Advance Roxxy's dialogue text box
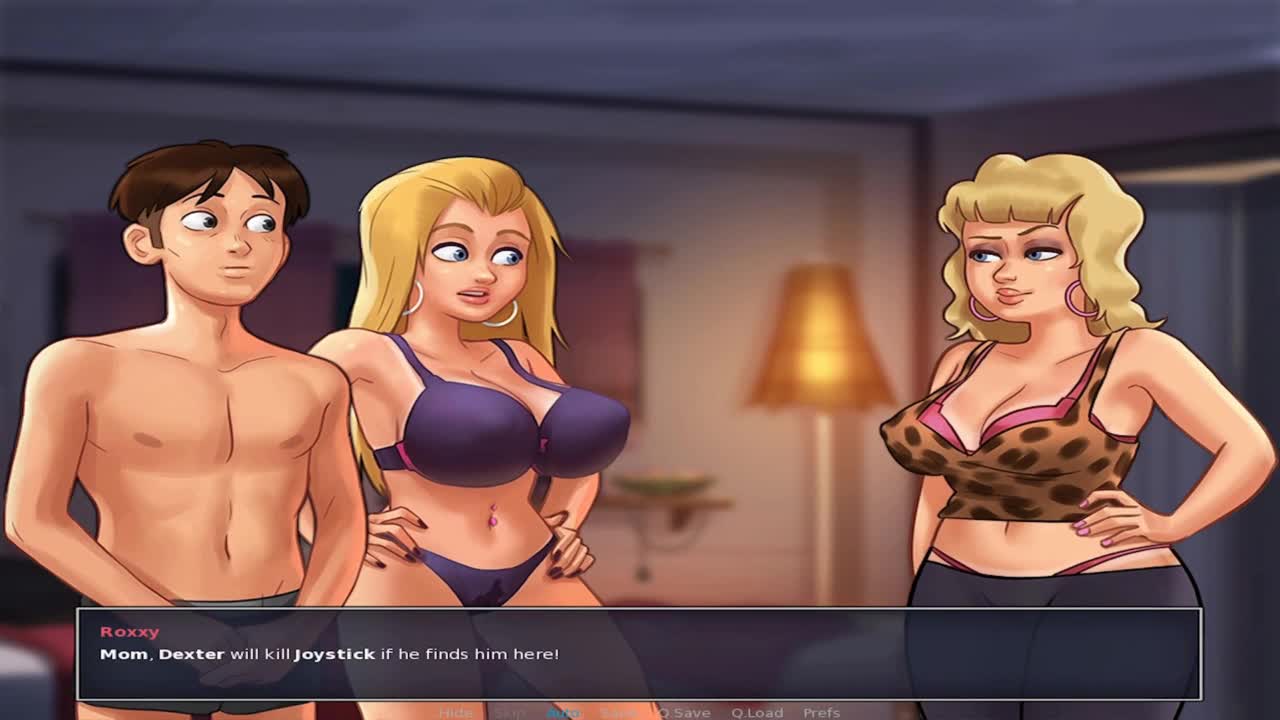1280x720 pixels. [640, 654]
